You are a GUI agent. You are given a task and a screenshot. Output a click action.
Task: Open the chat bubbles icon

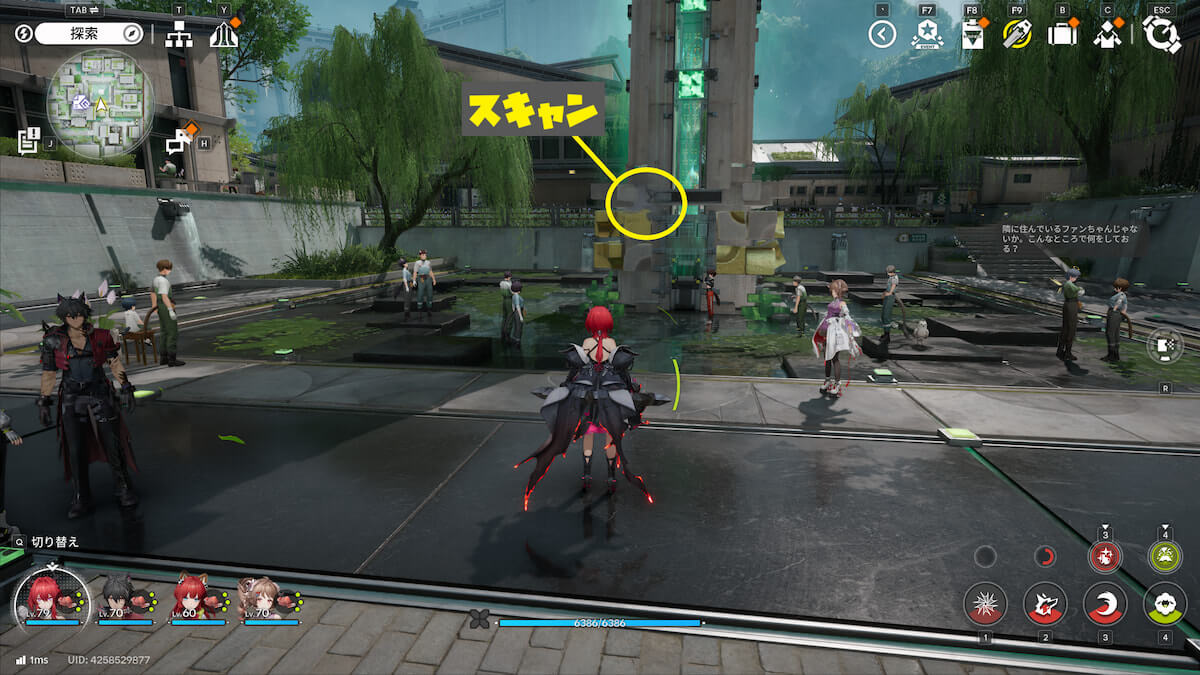(179, 140)
